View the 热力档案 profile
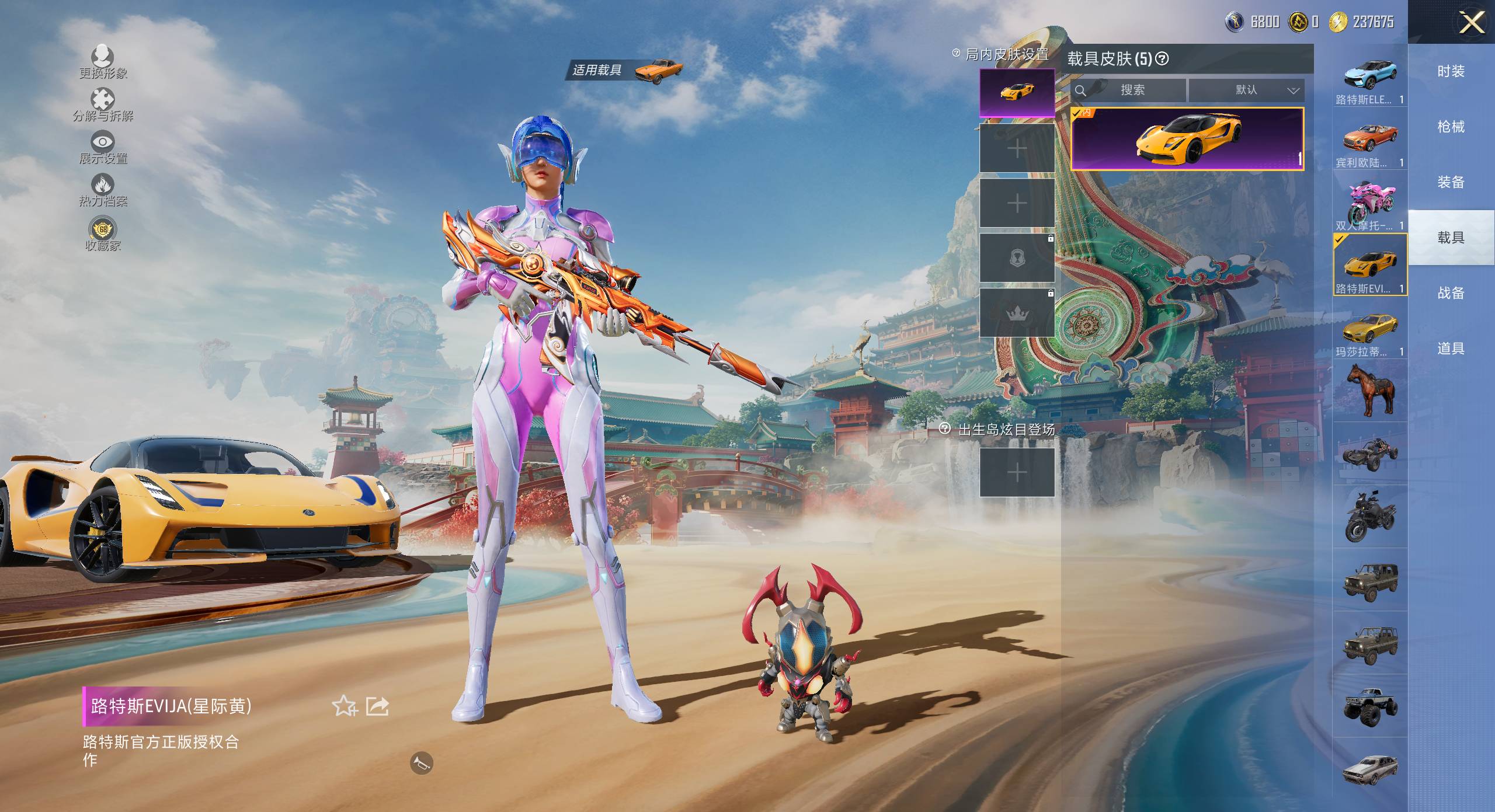The image size is (1495, 812). [x=103, y=190]
